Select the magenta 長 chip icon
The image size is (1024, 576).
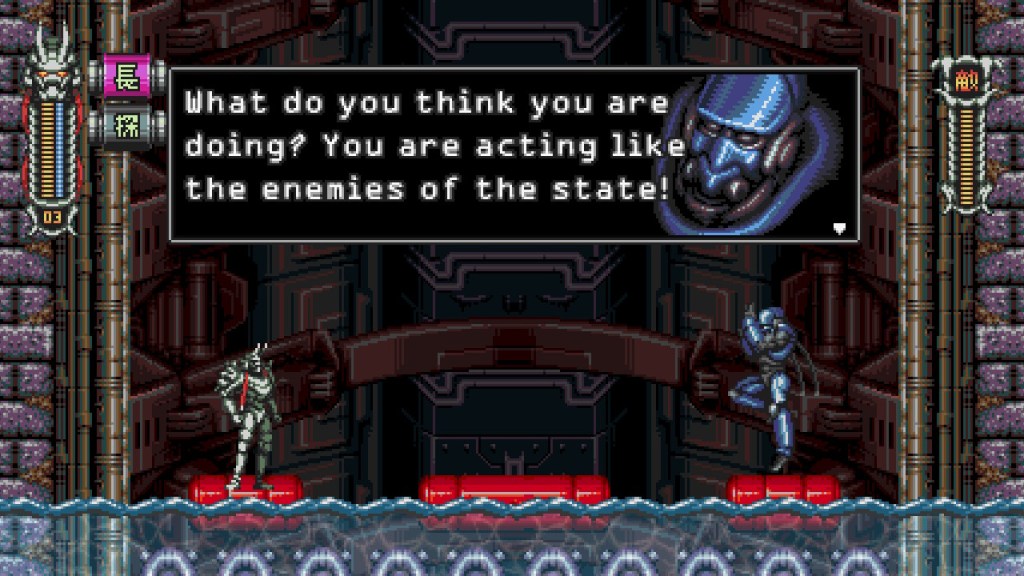(127, 77)
